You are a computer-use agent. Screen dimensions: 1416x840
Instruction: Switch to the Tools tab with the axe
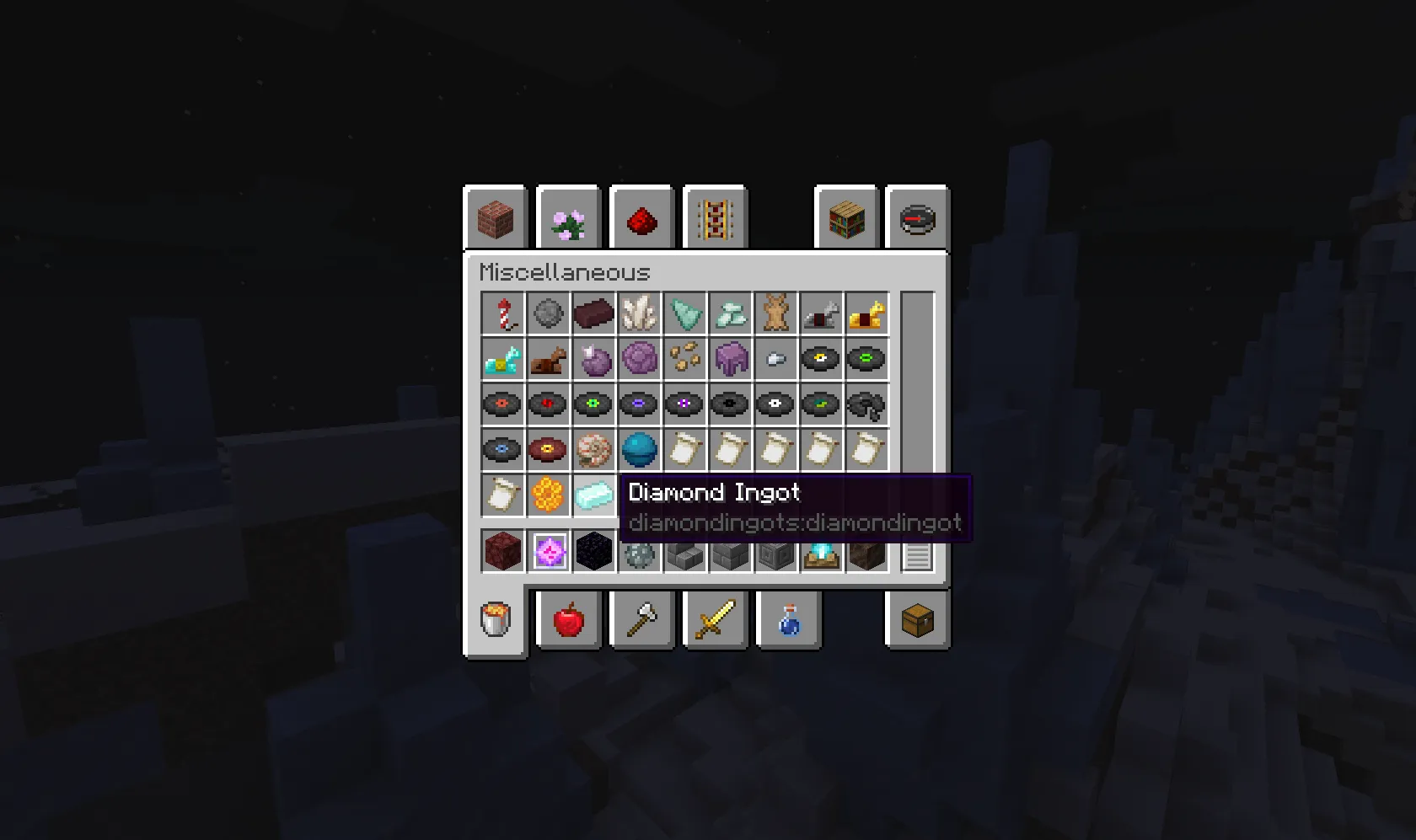[x=641, y=619]
